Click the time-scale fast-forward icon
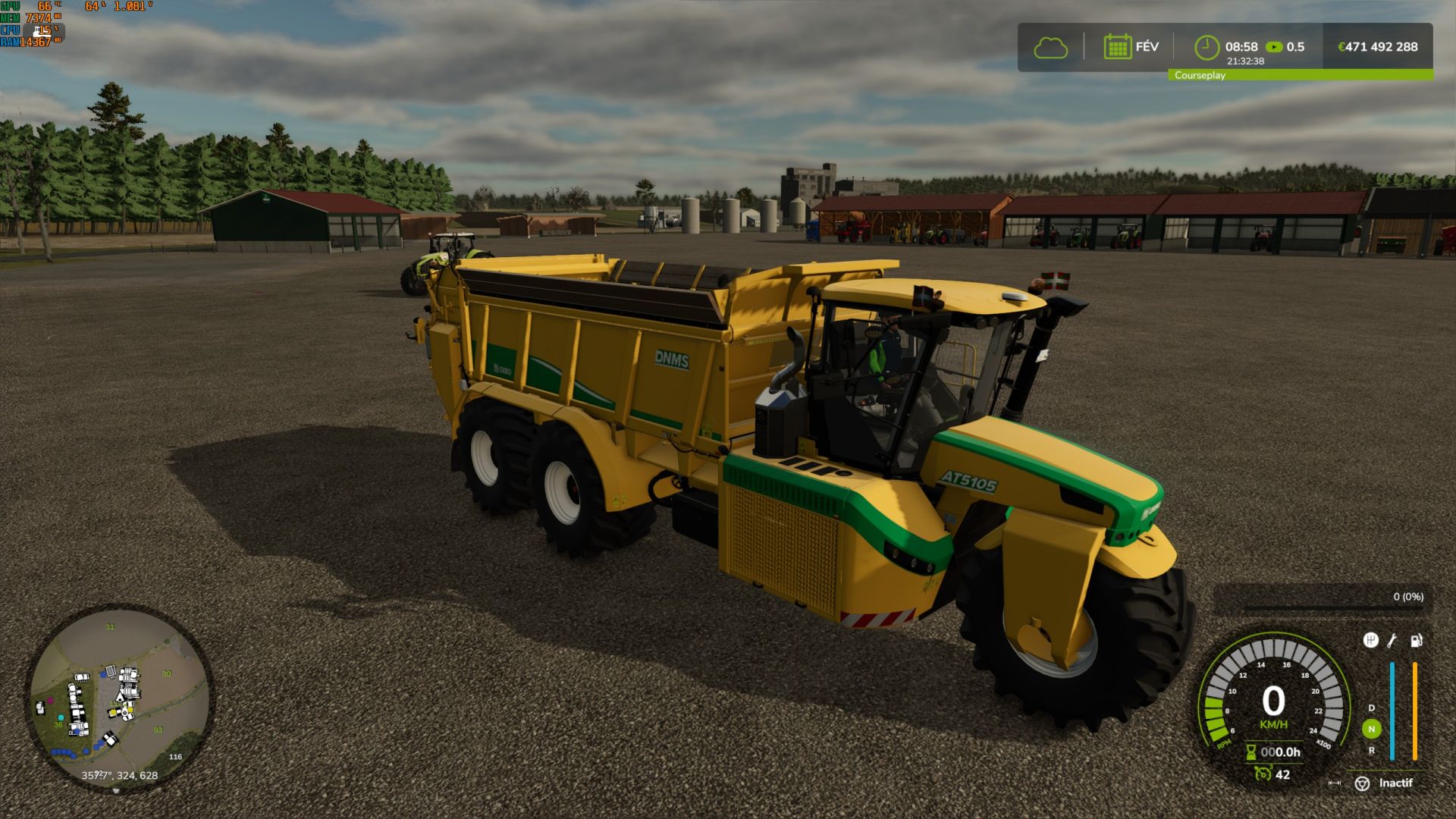 [1274, 47]
